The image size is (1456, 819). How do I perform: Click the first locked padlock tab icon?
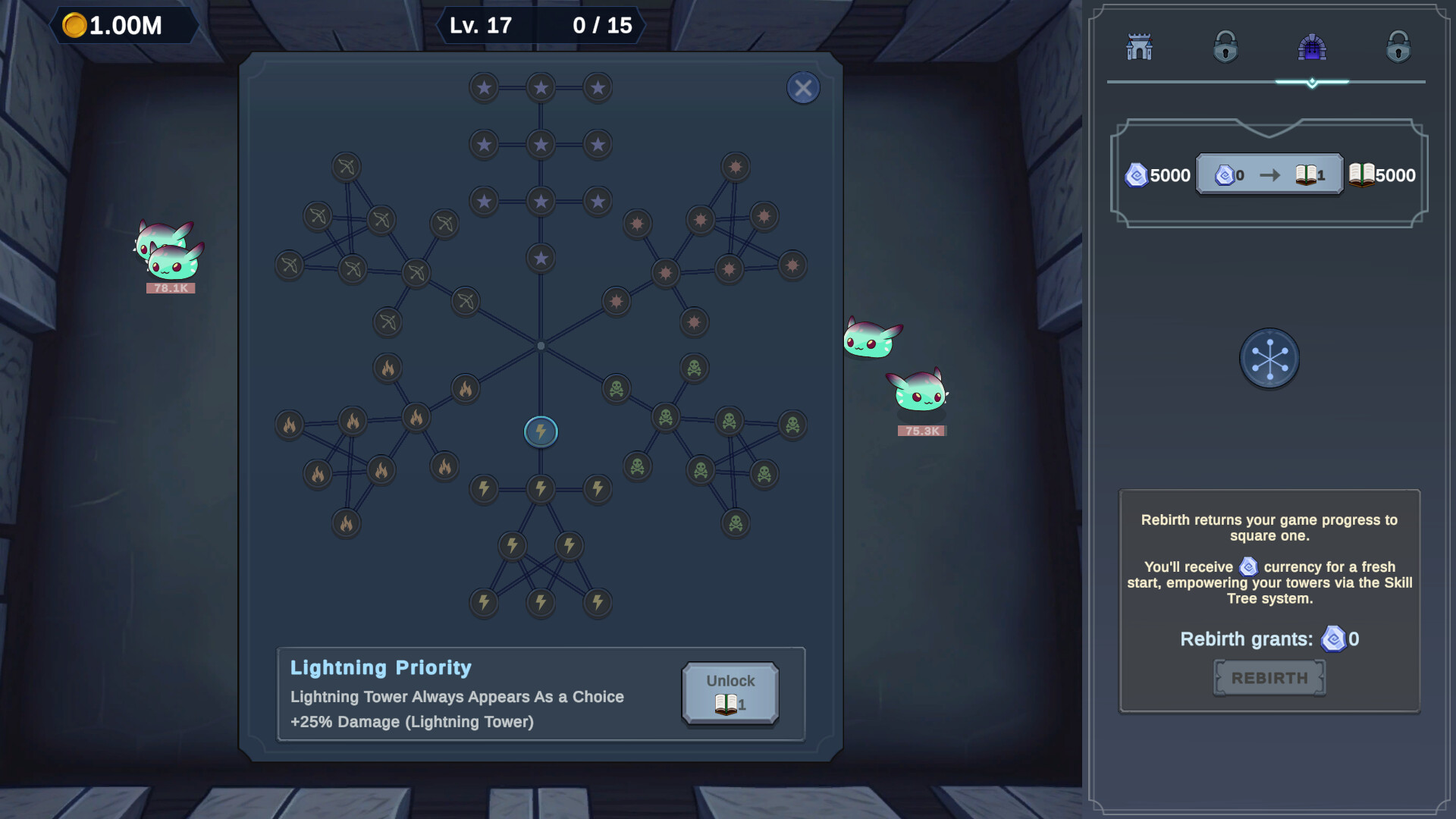coord(1226,47)
